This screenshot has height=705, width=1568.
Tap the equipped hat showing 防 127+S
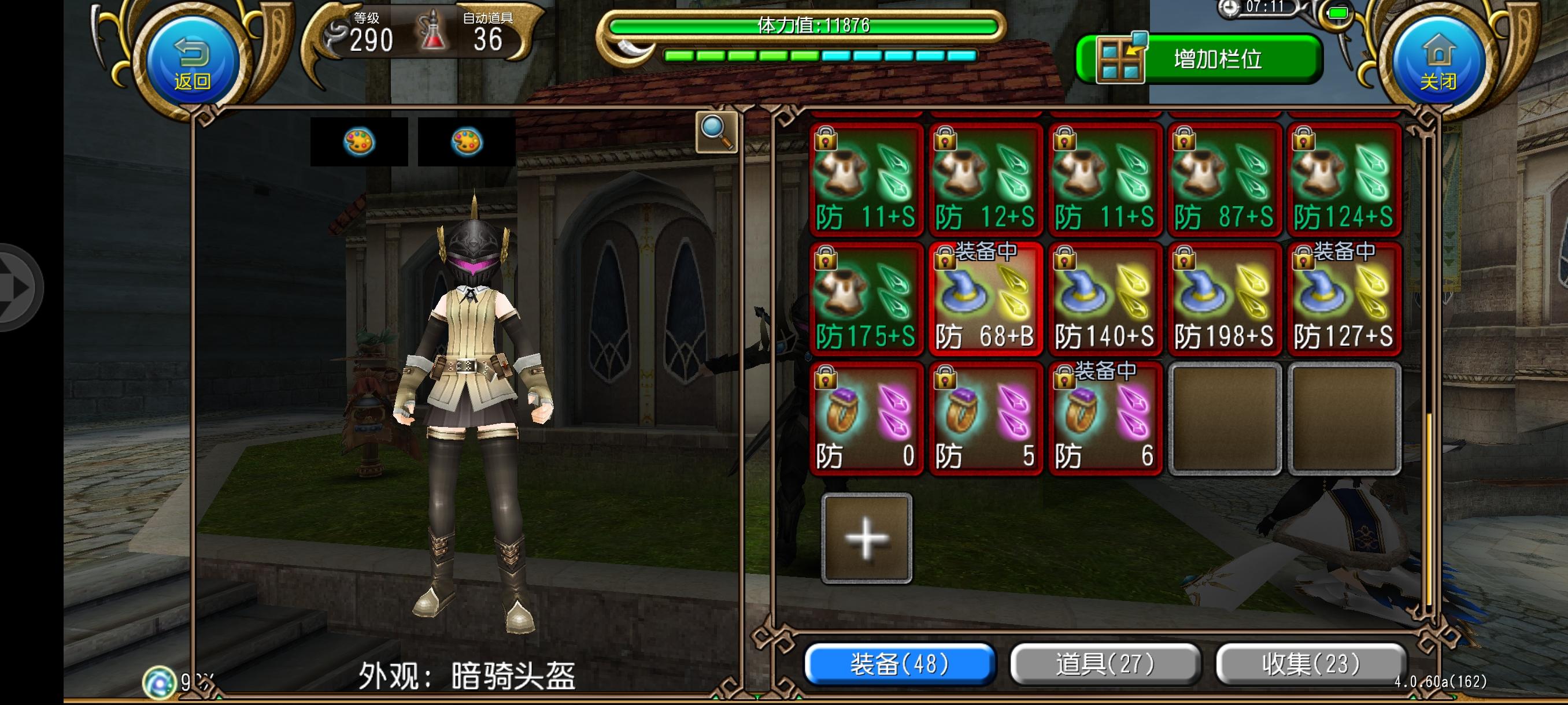1341,301
